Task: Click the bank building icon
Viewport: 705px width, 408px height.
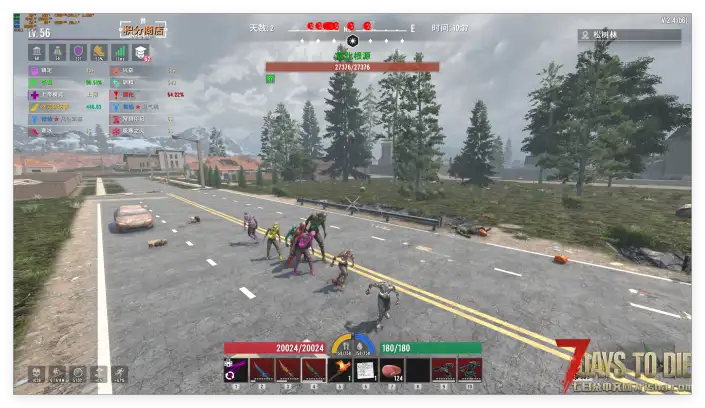Action: (x=35, y=52)
